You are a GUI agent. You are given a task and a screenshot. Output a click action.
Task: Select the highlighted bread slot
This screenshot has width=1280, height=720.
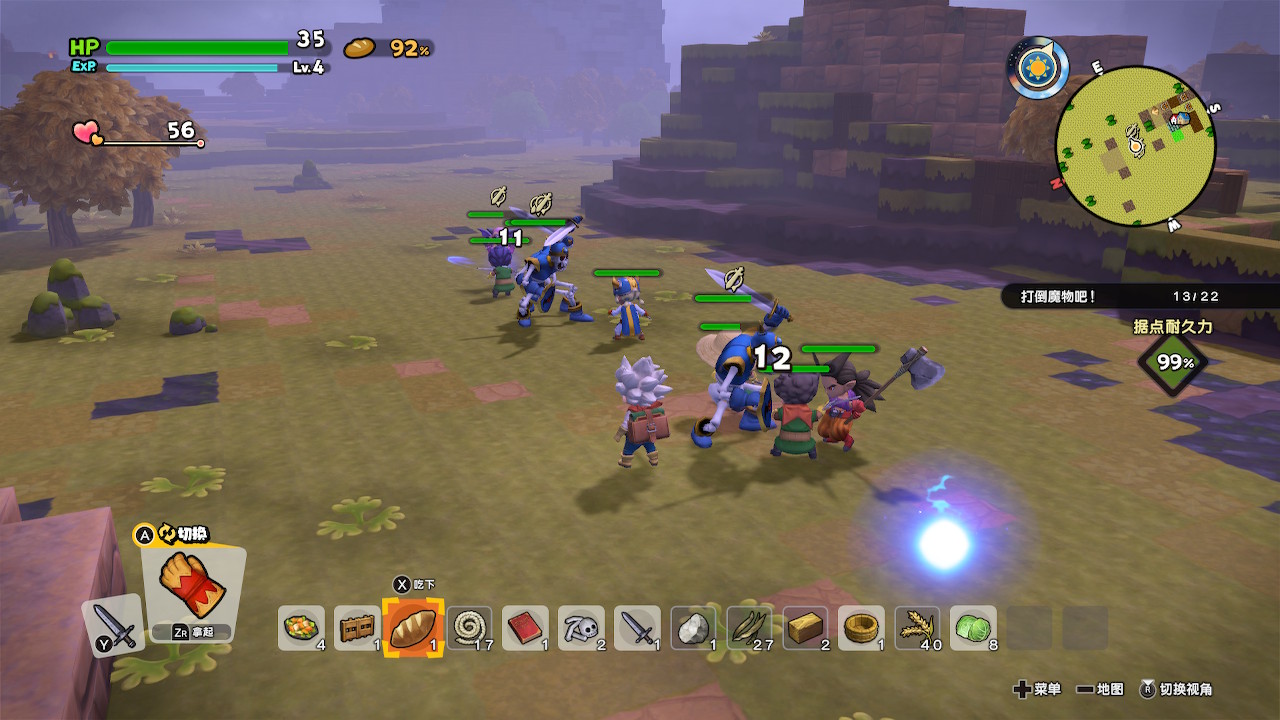coord(413,628)
